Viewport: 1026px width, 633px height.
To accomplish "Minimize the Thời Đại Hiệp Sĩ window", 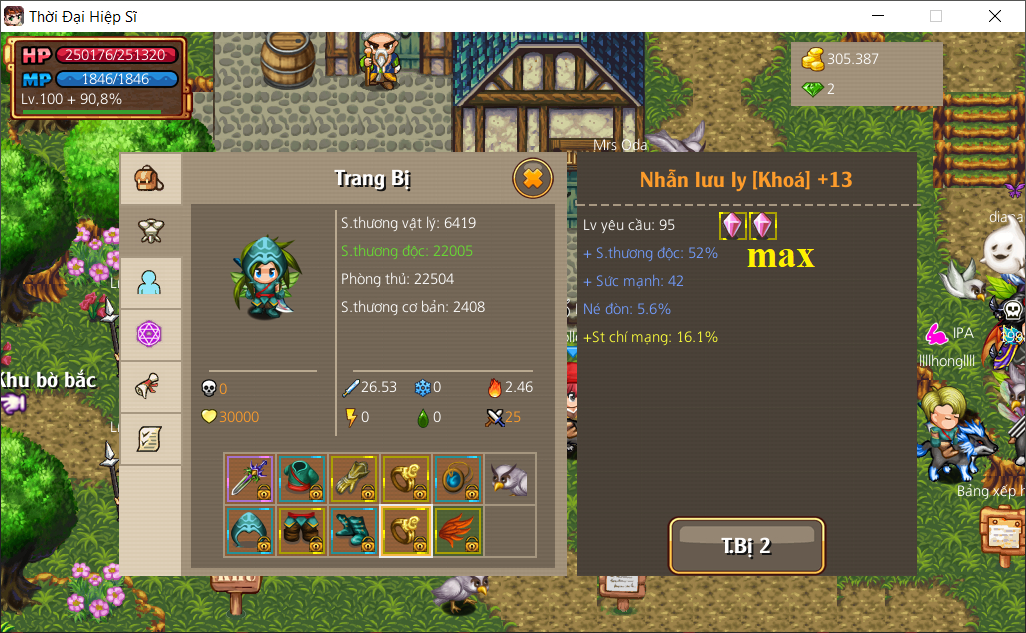I will [x=878, y=16].
